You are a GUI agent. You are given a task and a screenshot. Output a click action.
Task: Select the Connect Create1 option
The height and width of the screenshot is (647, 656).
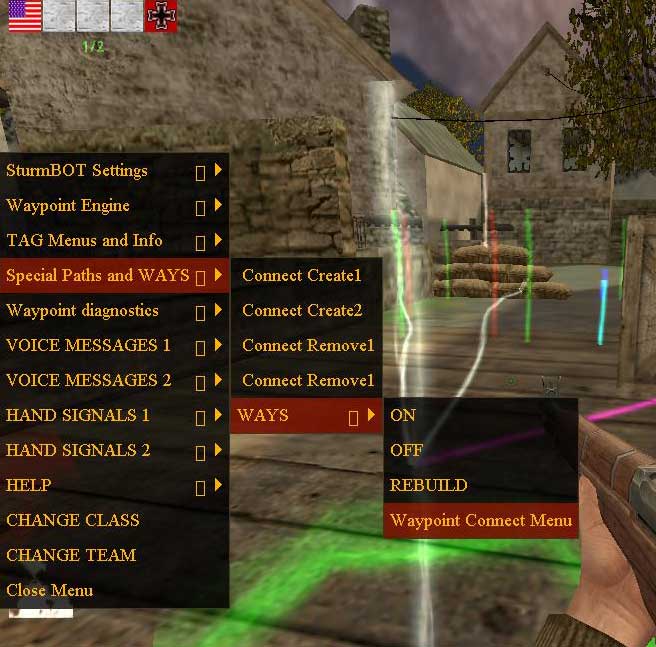(x=301, y=275)
